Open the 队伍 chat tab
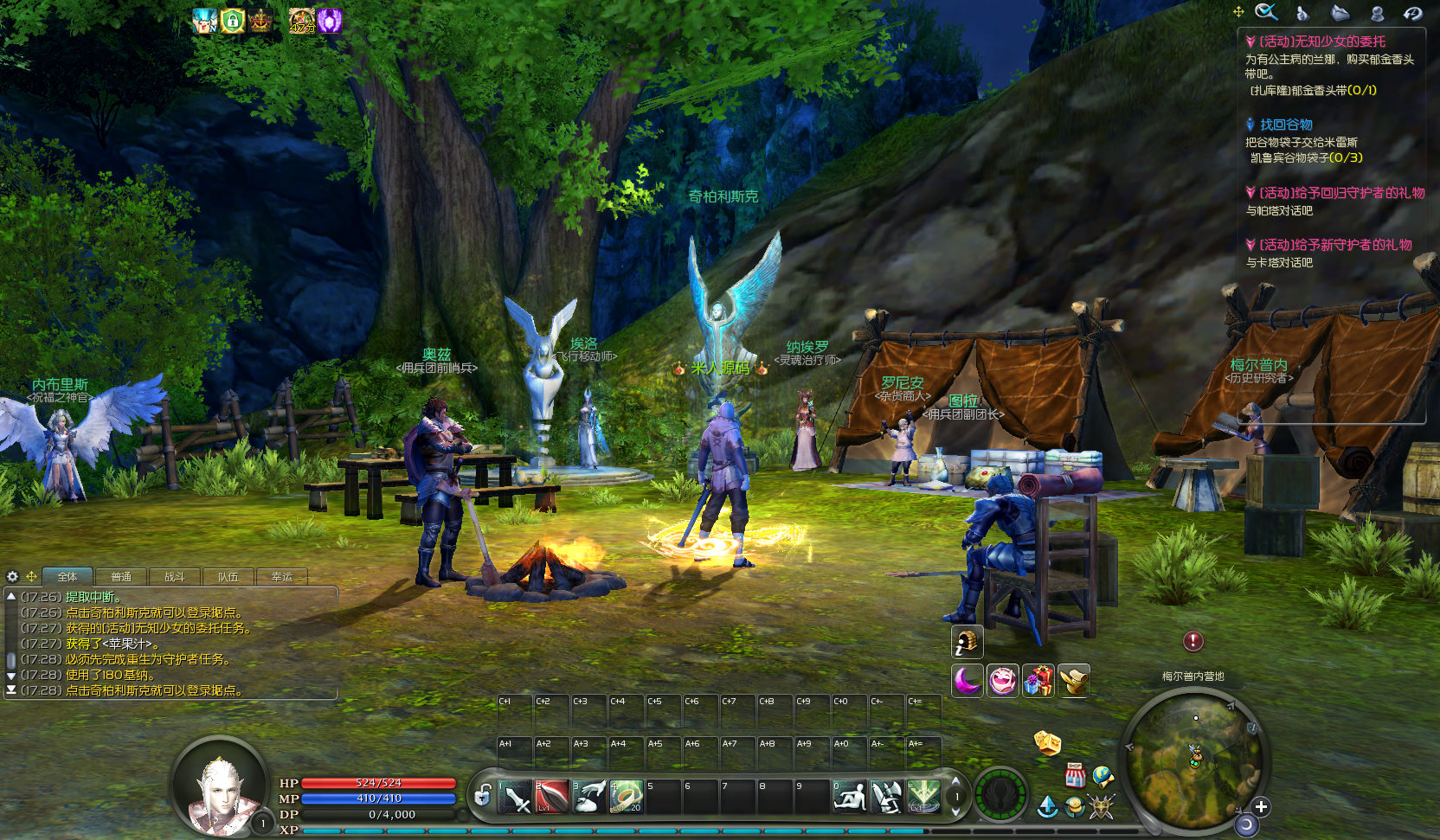Screen dimensions: 1440x840 [228, 577]
